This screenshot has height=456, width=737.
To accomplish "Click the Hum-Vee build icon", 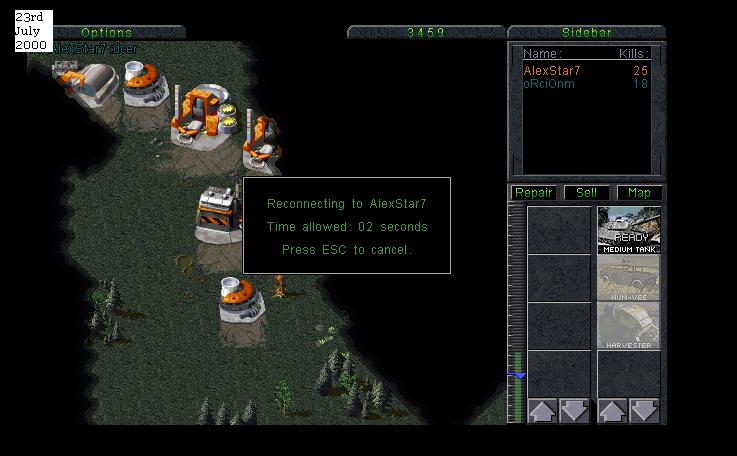I will click(629, 278).
